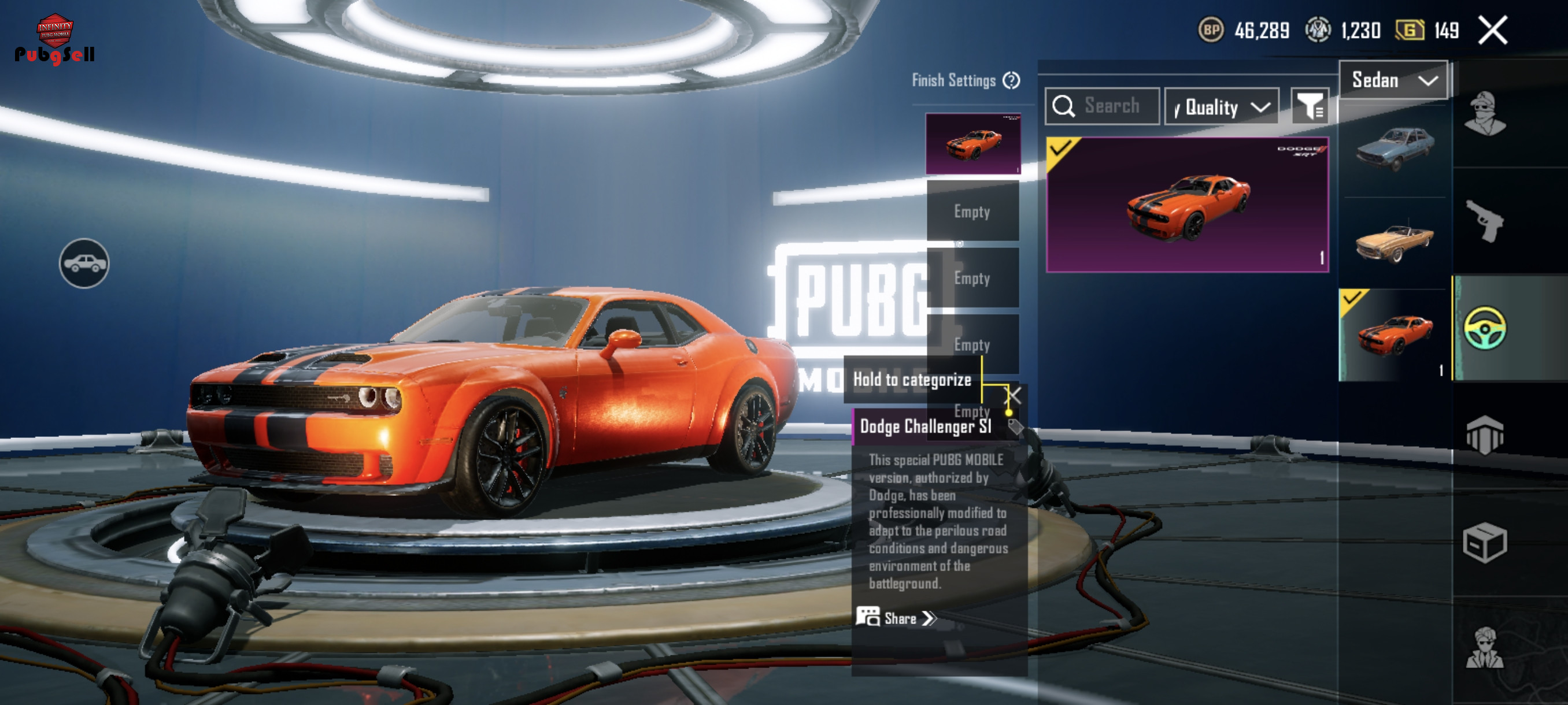Screen dimensions: 1568x705
Task: Open the Quality sort dropdown
Action: coord(1221,107)
